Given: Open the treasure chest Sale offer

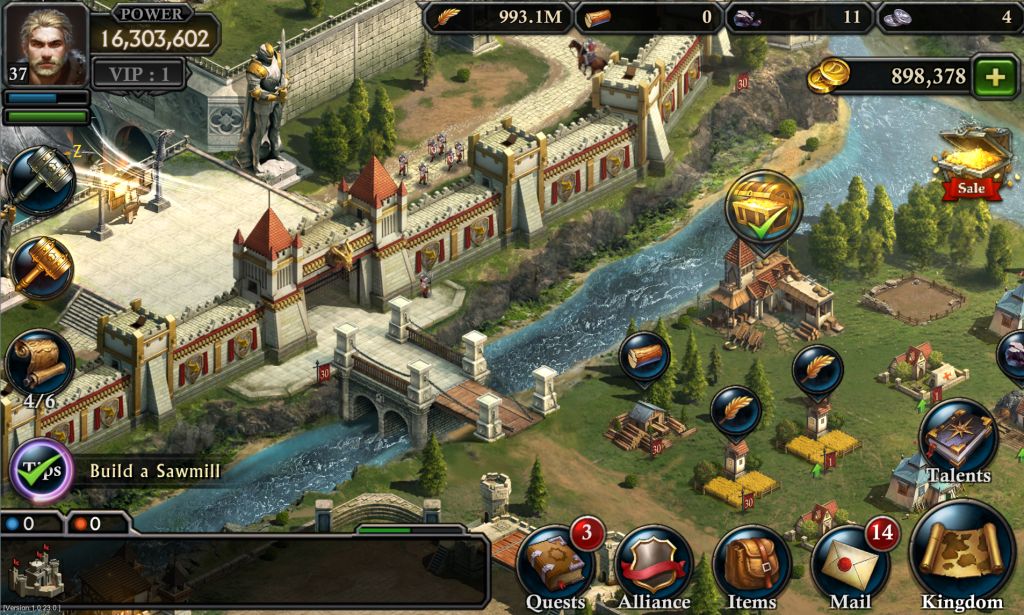Looking at the screenshot, I should pyautogui.click(x=969, y=162).
